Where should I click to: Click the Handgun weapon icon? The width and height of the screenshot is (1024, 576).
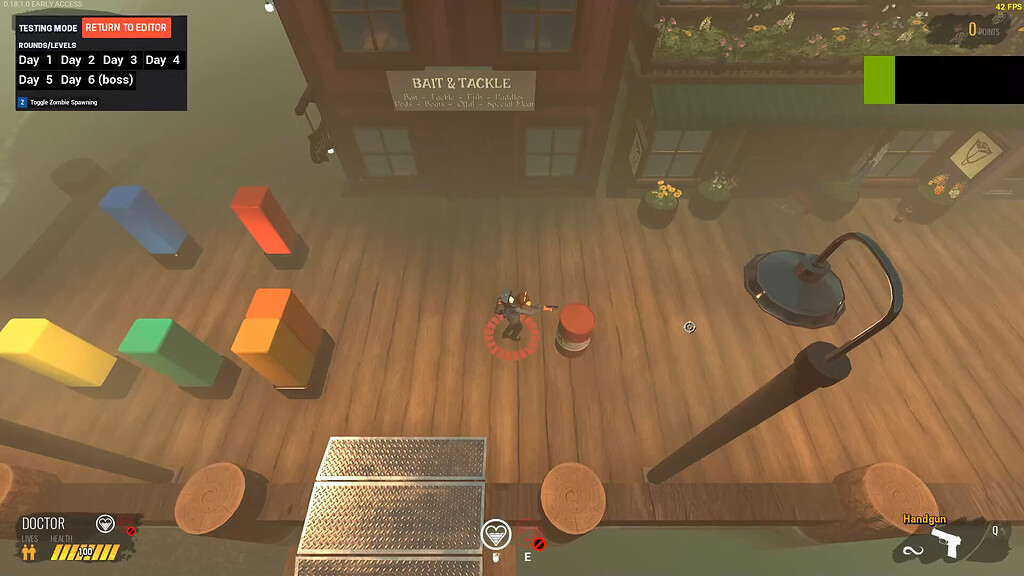(x=944, y=544)
